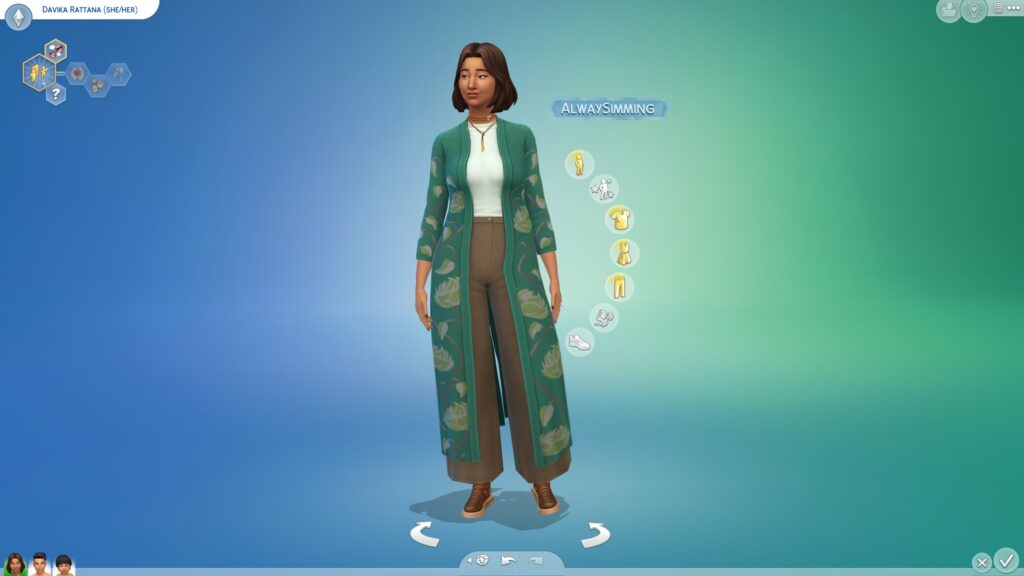The height and width of the screenshot is (576, 1024).
Task: Edit the name Davika Rattana (she/her)
Action: click(90, 9)
